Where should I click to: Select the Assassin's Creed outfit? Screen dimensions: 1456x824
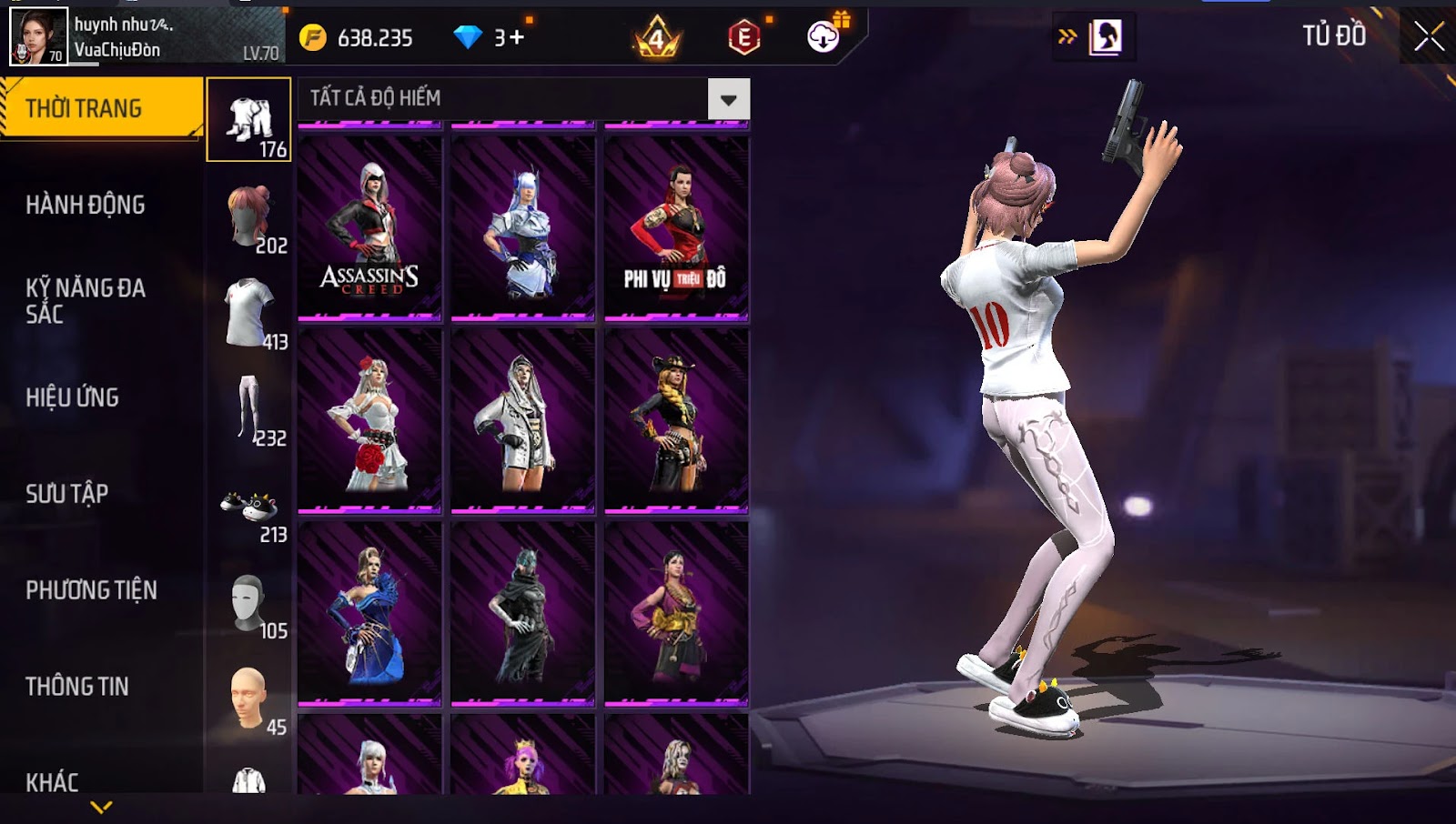pos(369,227)
